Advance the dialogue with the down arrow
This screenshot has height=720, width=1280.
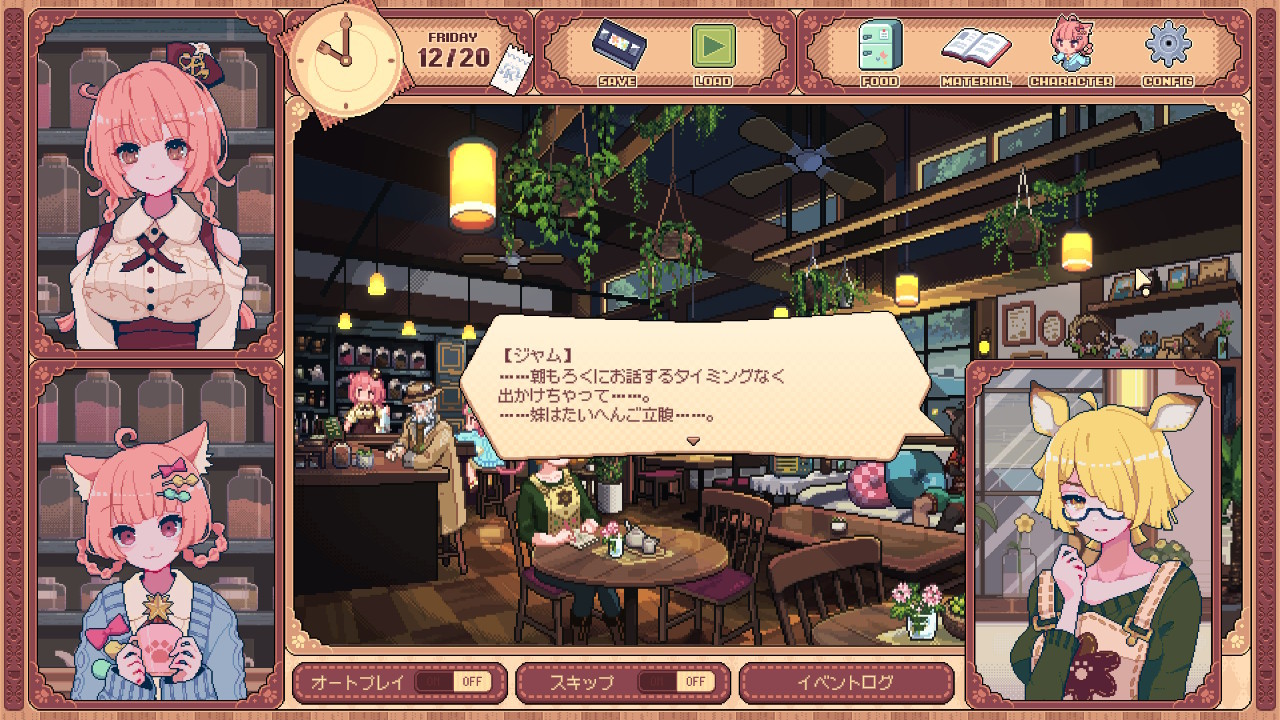(692, 440)
